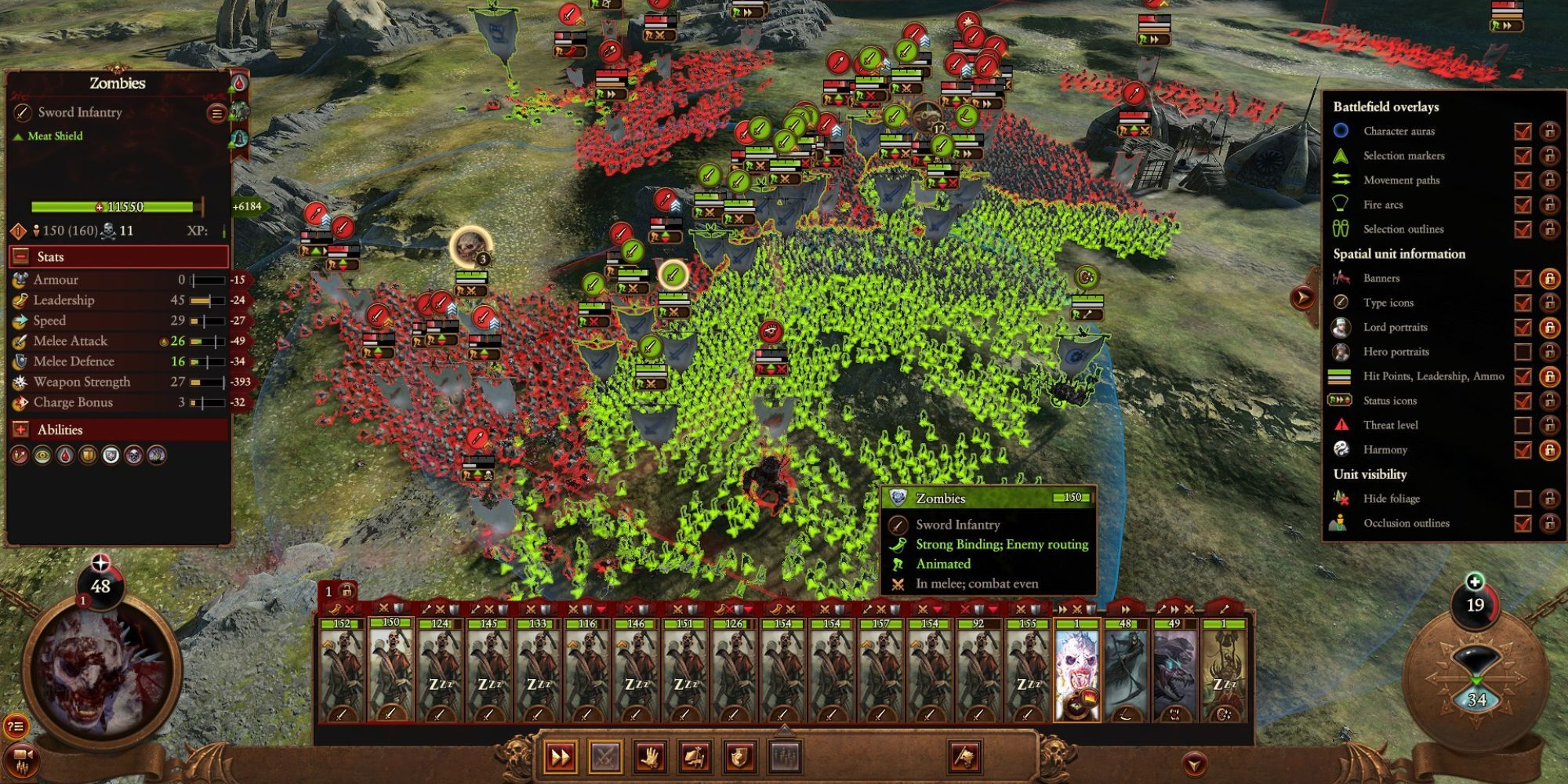Open the Zombies unit options menu button

coord(216,112)
